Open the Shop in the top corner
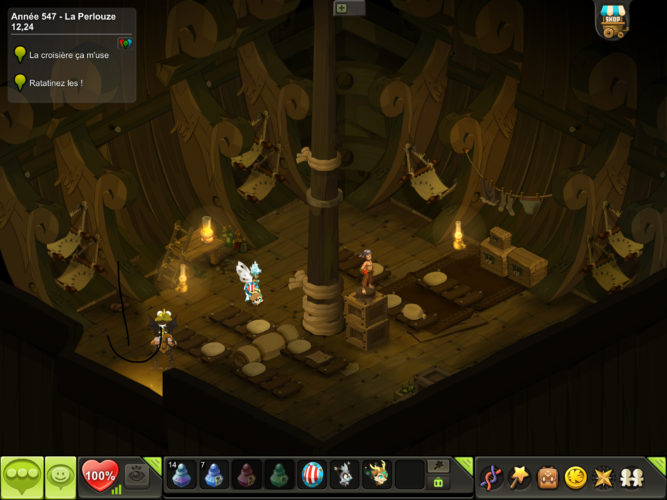The height and width of the screenshot is (500, 667). [612, 19]
